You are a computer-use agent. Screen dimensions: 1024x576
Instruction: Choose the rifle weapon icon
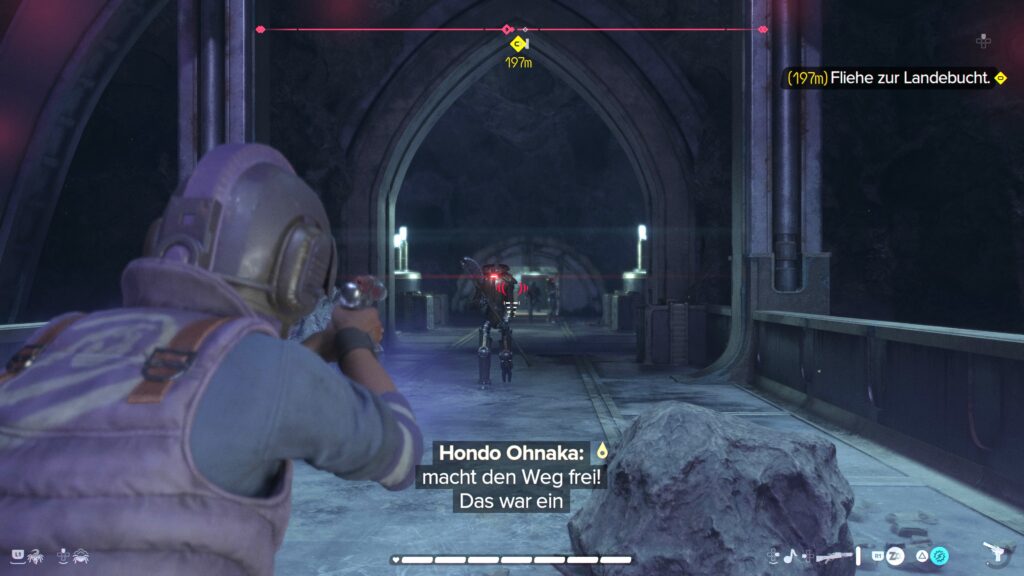(833, 556)
